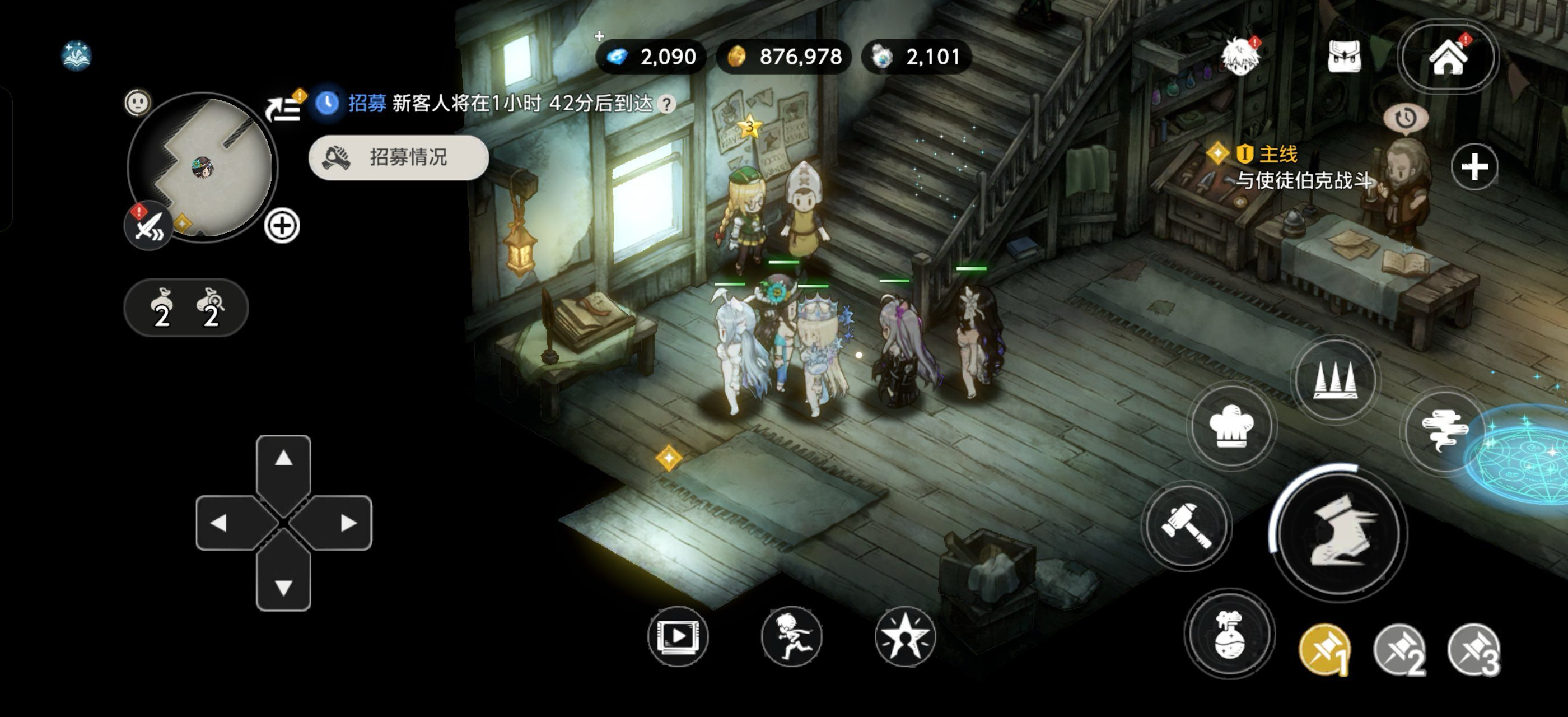This screenshot has height=717, width=1568.
Task: Open the video playback icon
Action: (678, 637)
